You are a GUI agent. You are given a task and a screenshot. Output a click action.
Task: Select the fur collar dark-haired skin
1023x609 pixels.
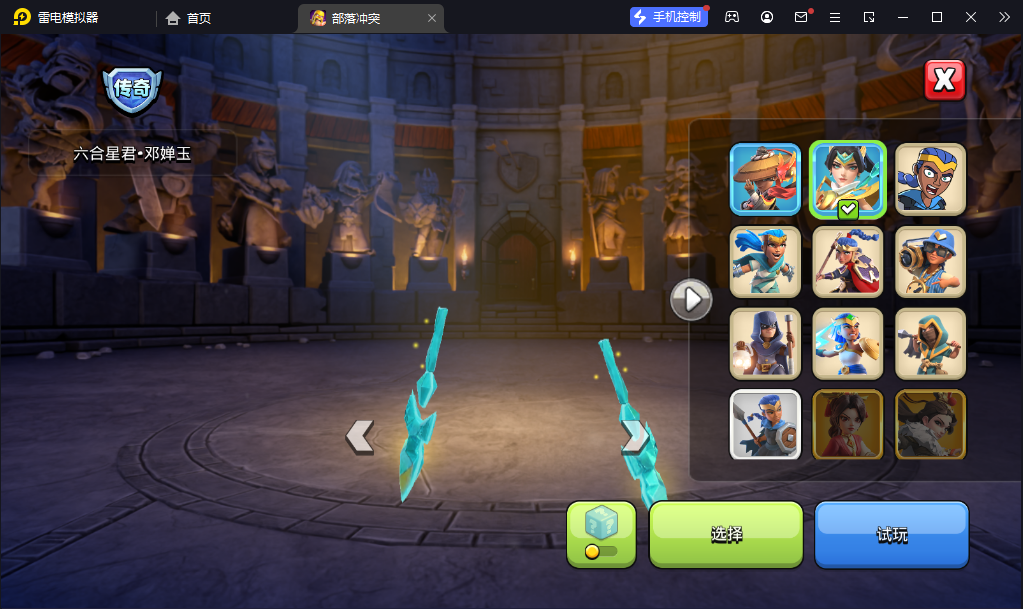(x=930, y=424)
